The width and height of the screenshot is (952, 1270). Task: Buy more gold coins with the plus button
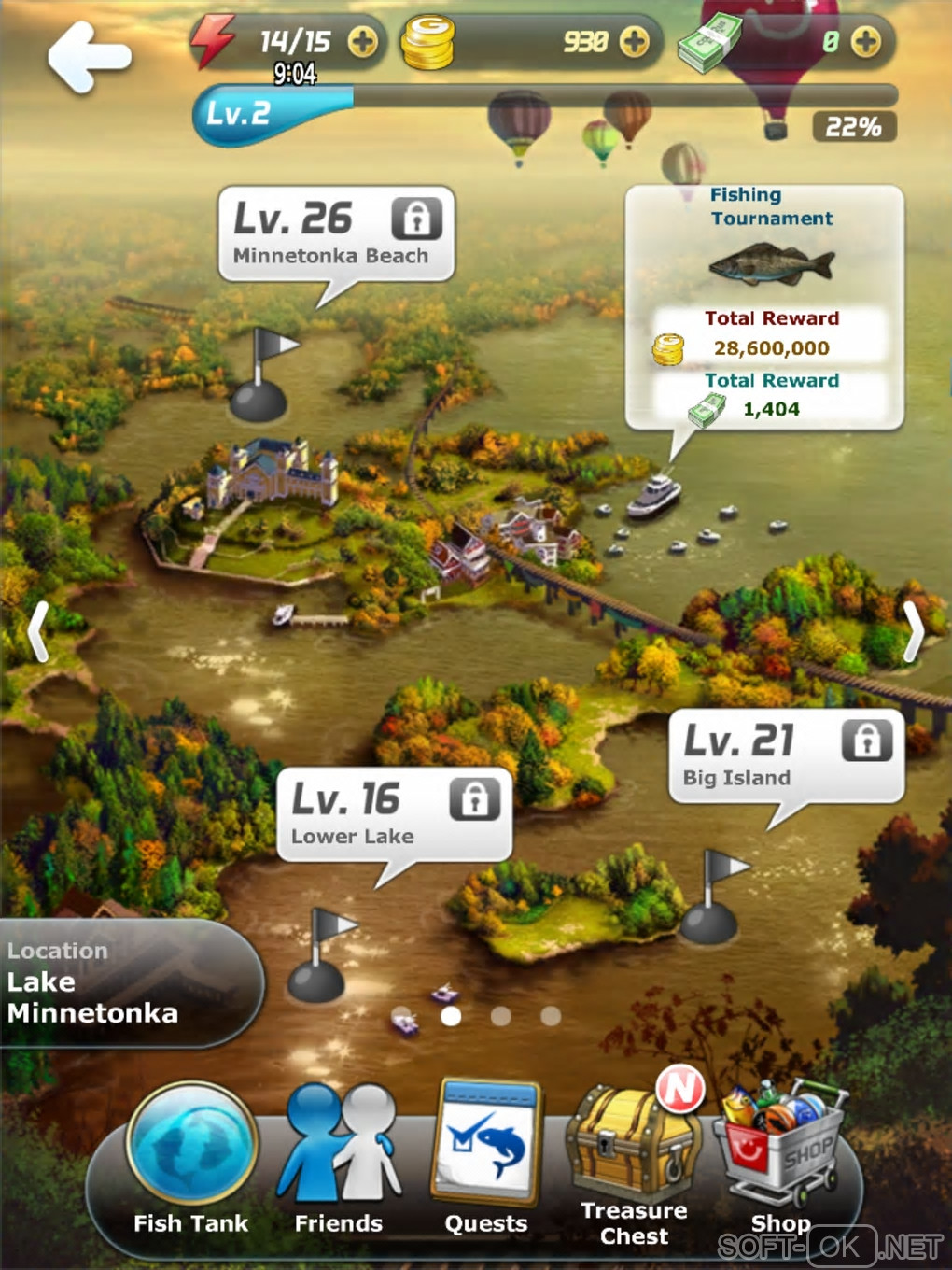[634, 42]
